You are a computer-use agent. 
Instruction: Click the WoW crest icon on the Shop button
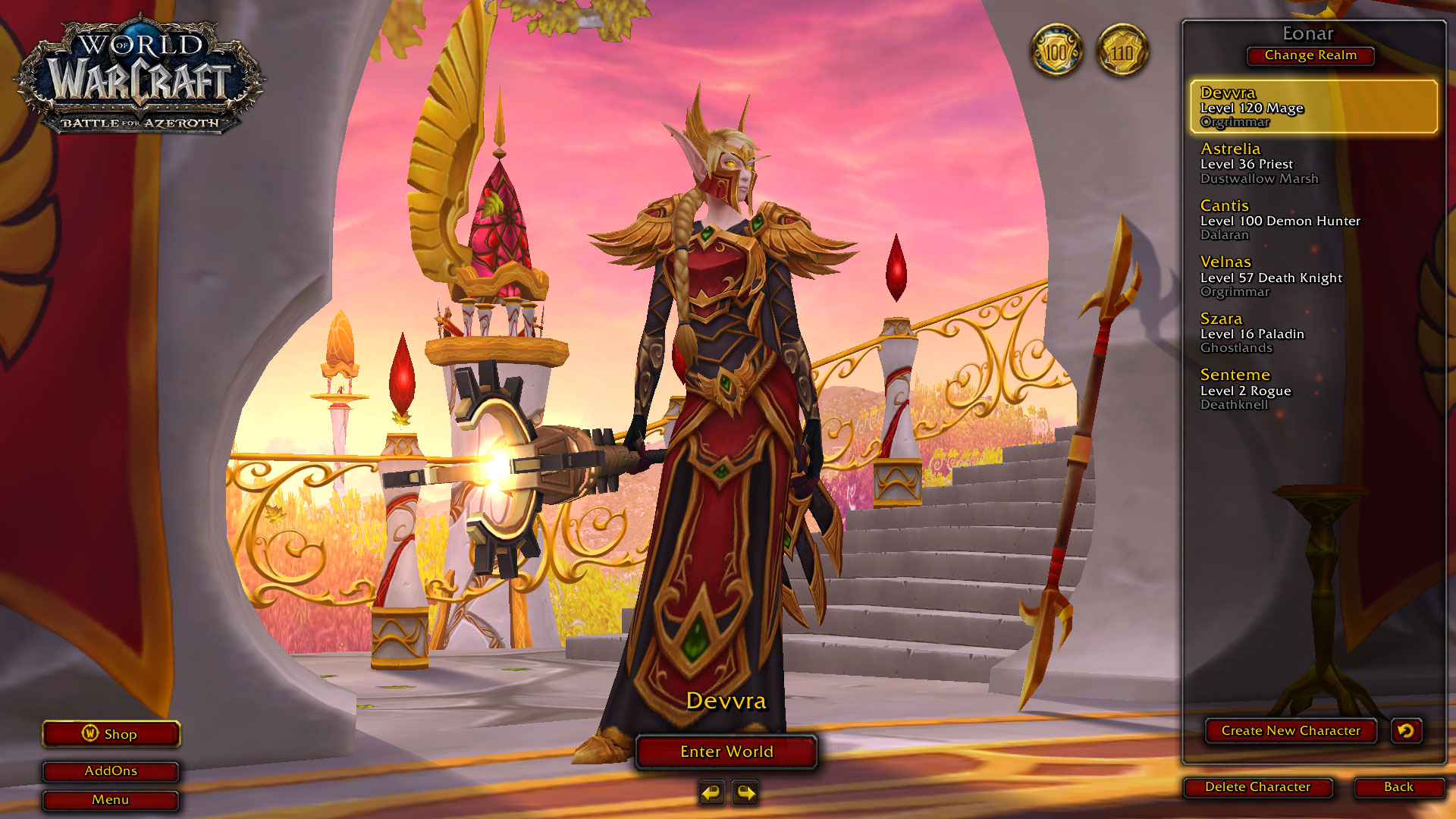pyautogui.click(x=89, y=733)
